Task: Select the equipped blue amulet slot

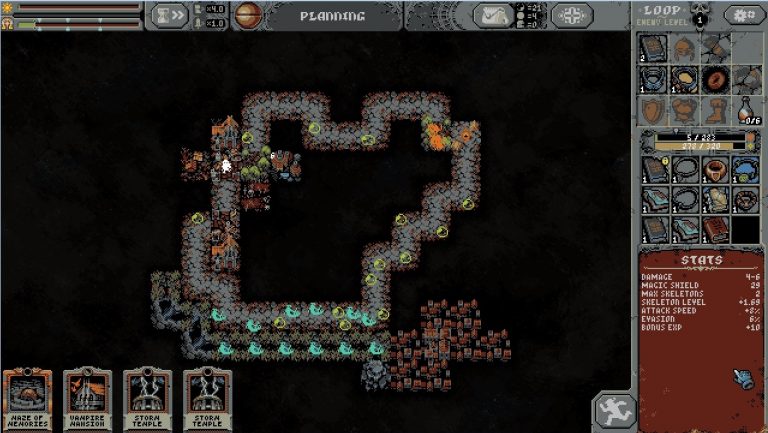Action: 654,78
